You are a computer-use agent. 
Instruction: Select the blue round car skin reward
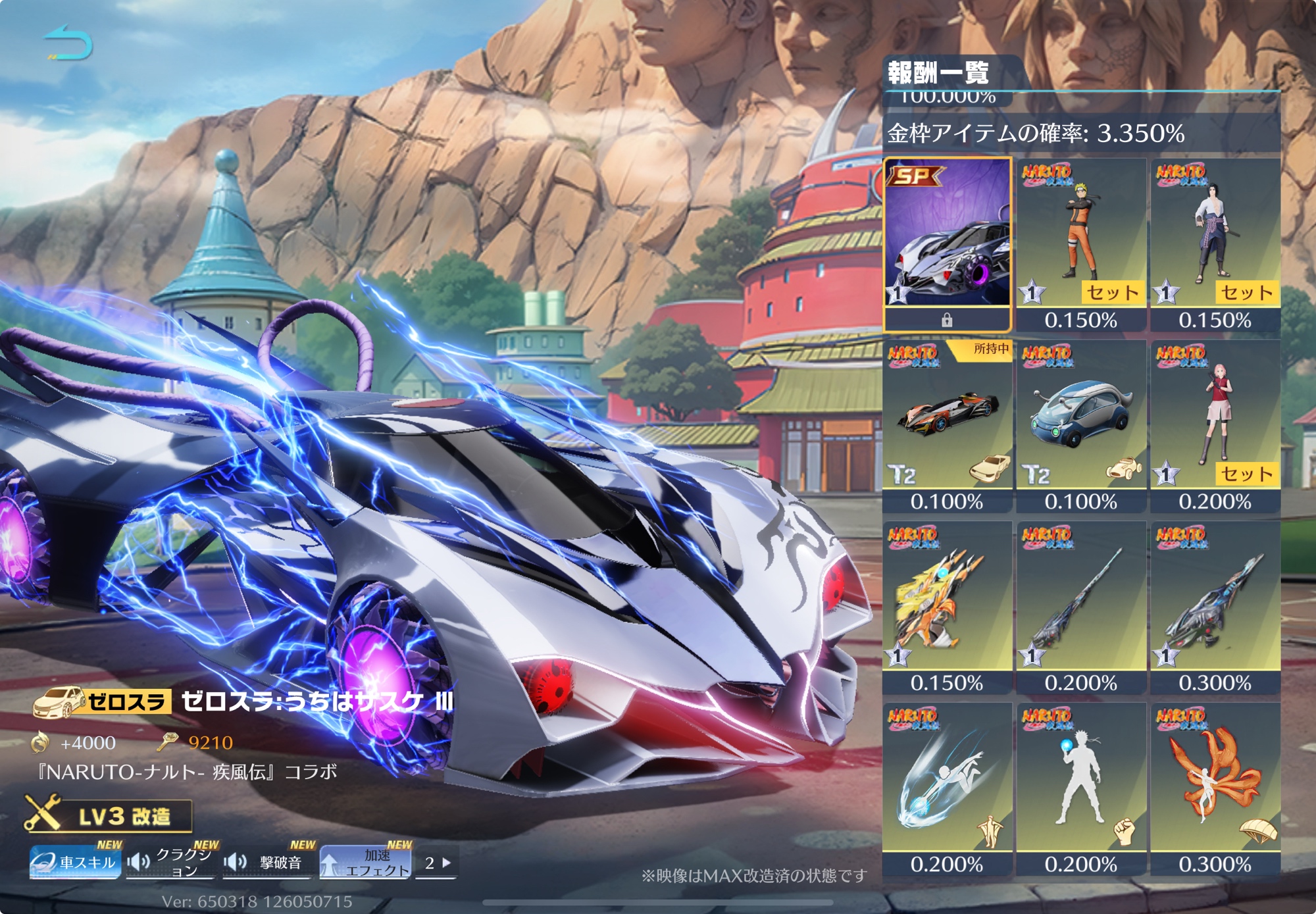point(1081,424)
